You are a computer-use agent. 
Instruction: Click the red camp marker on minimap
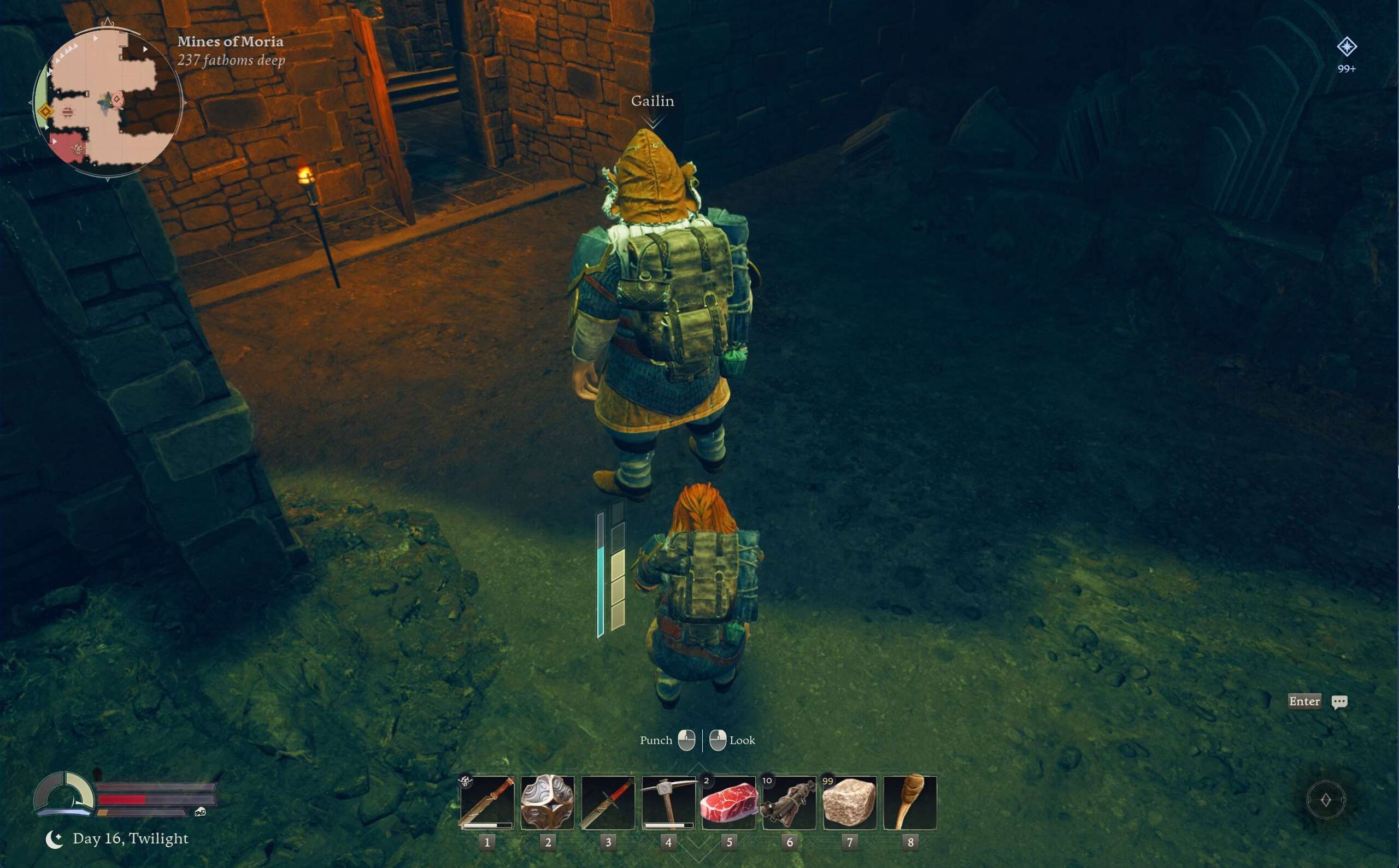[x=77, y=149]
